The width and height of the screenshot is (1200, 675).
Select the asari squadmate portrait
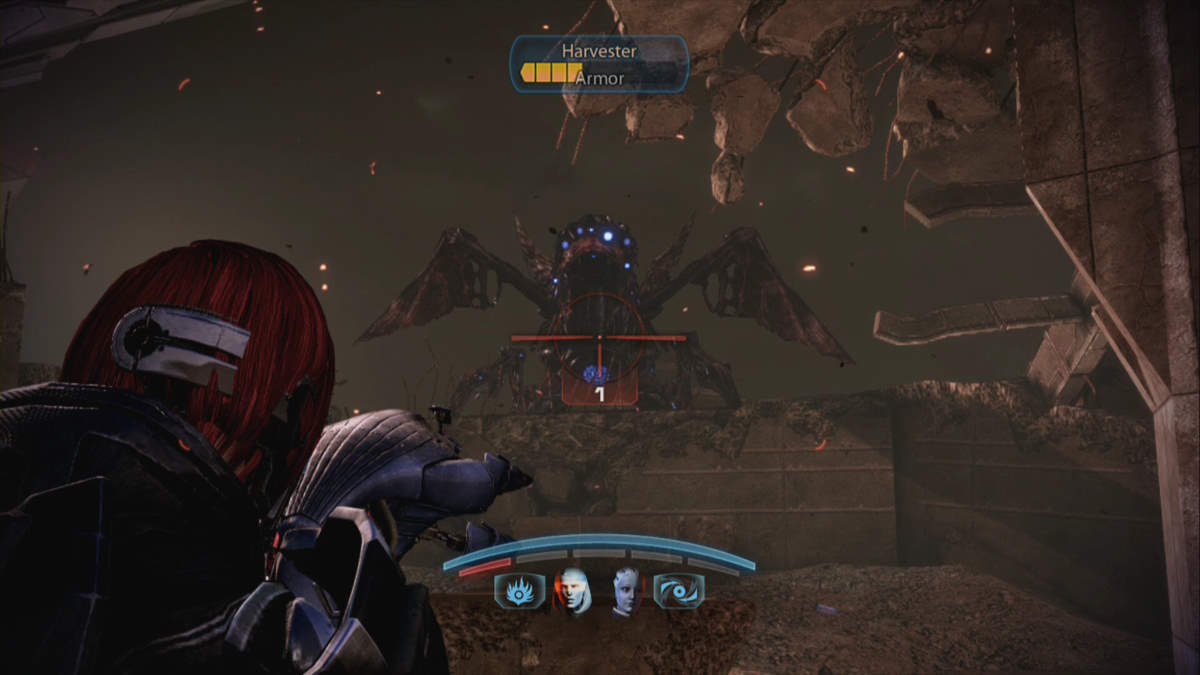(625, 592)
